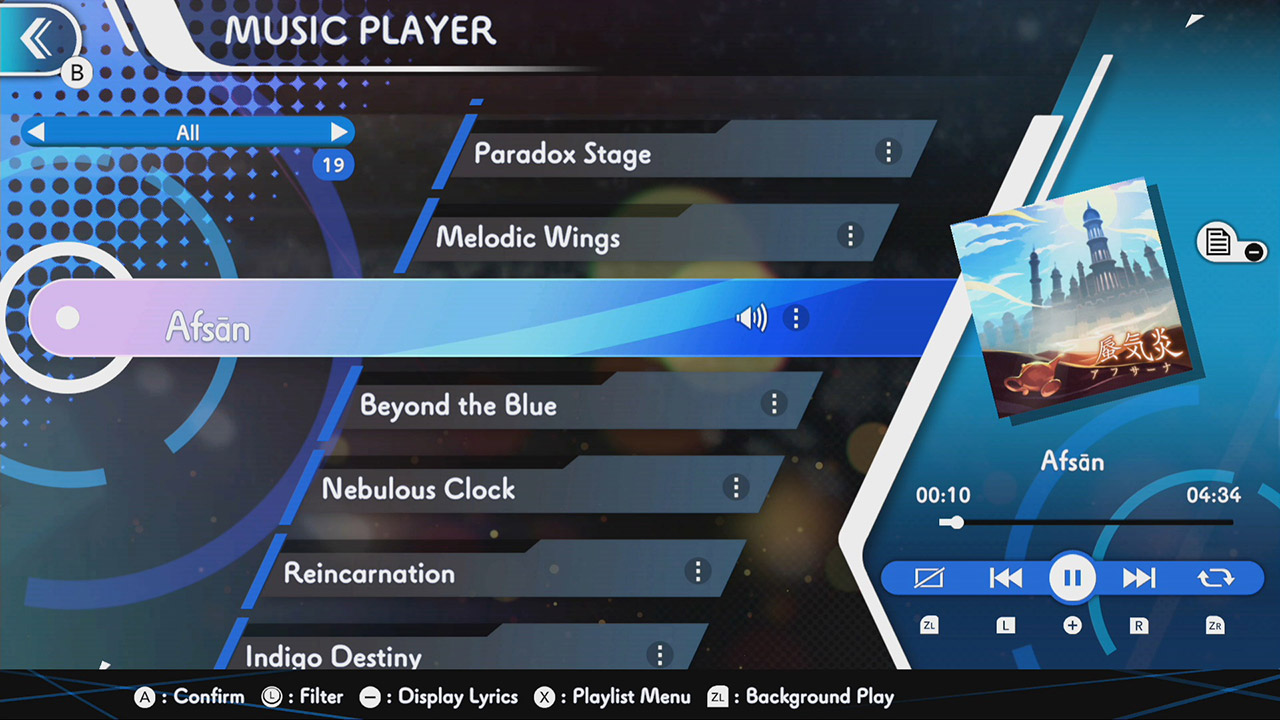The image size is (1280, 720).
Task: Select the Beyond the Blue song entry
Action: 460,406
